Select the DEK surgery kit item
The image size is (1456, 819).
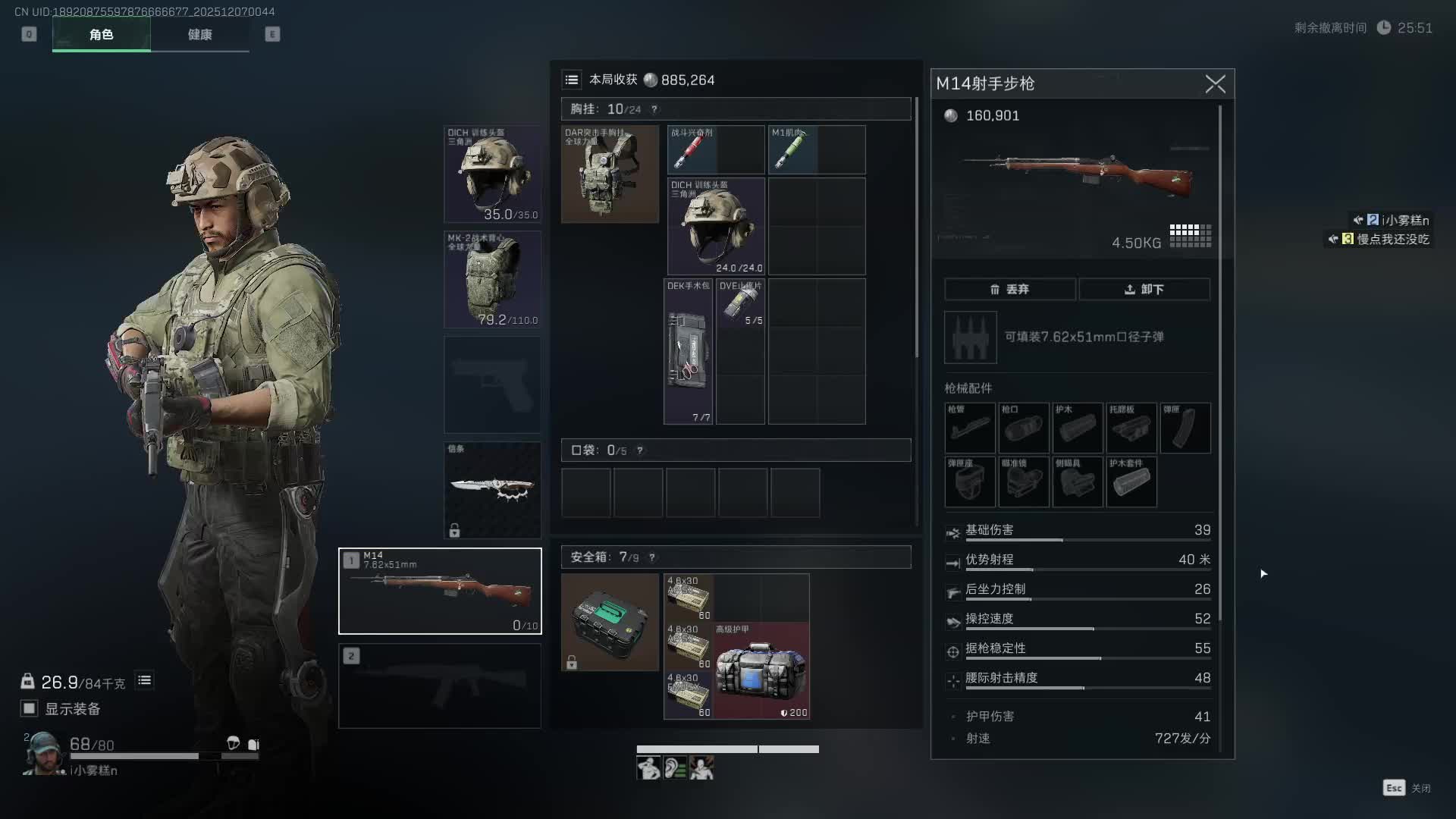pos(688,351)
